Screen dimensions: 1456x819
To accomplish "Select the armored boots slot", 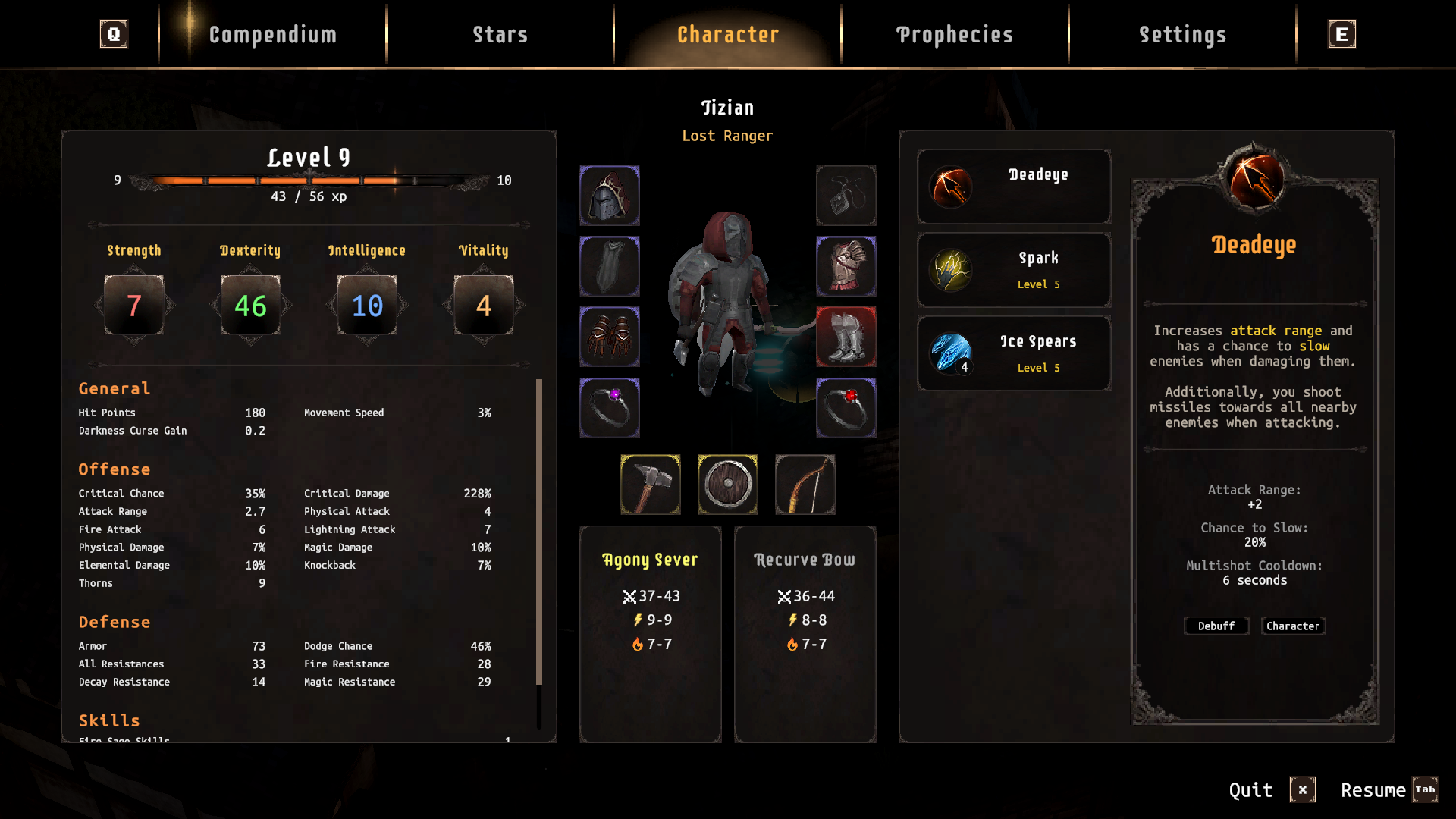I will click(846, 337).
